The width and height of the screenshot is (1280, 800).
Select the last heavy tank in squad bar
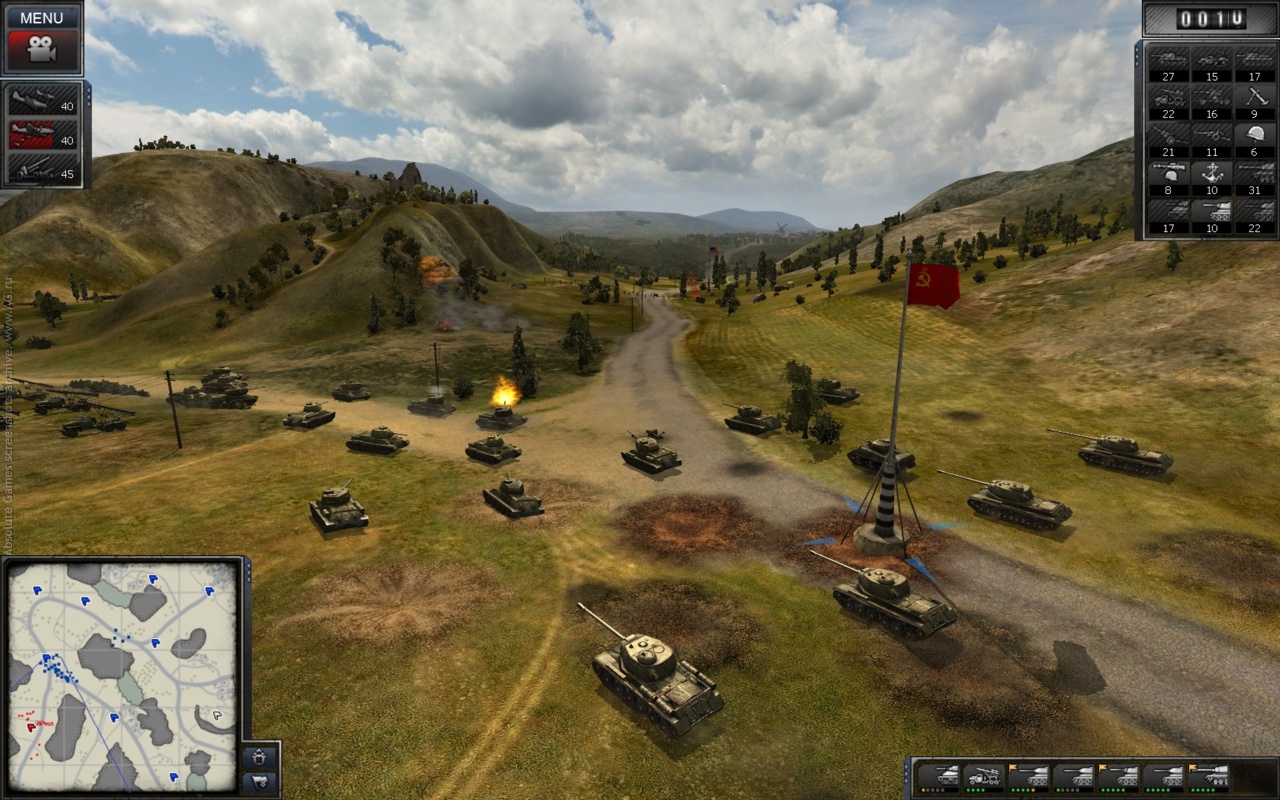[1209, 777]
